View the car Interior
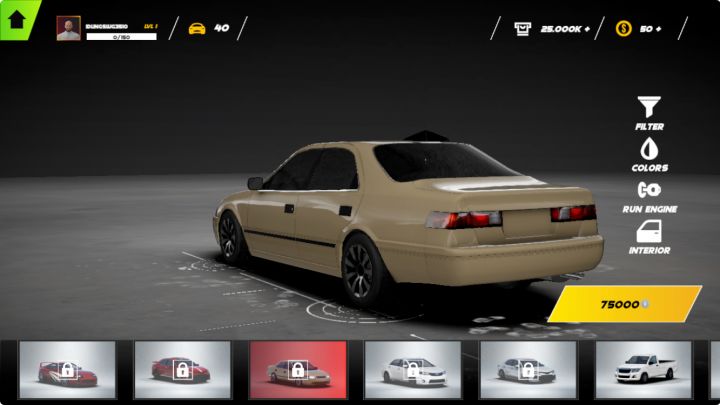The image size is (720, 405). point(649,237)
